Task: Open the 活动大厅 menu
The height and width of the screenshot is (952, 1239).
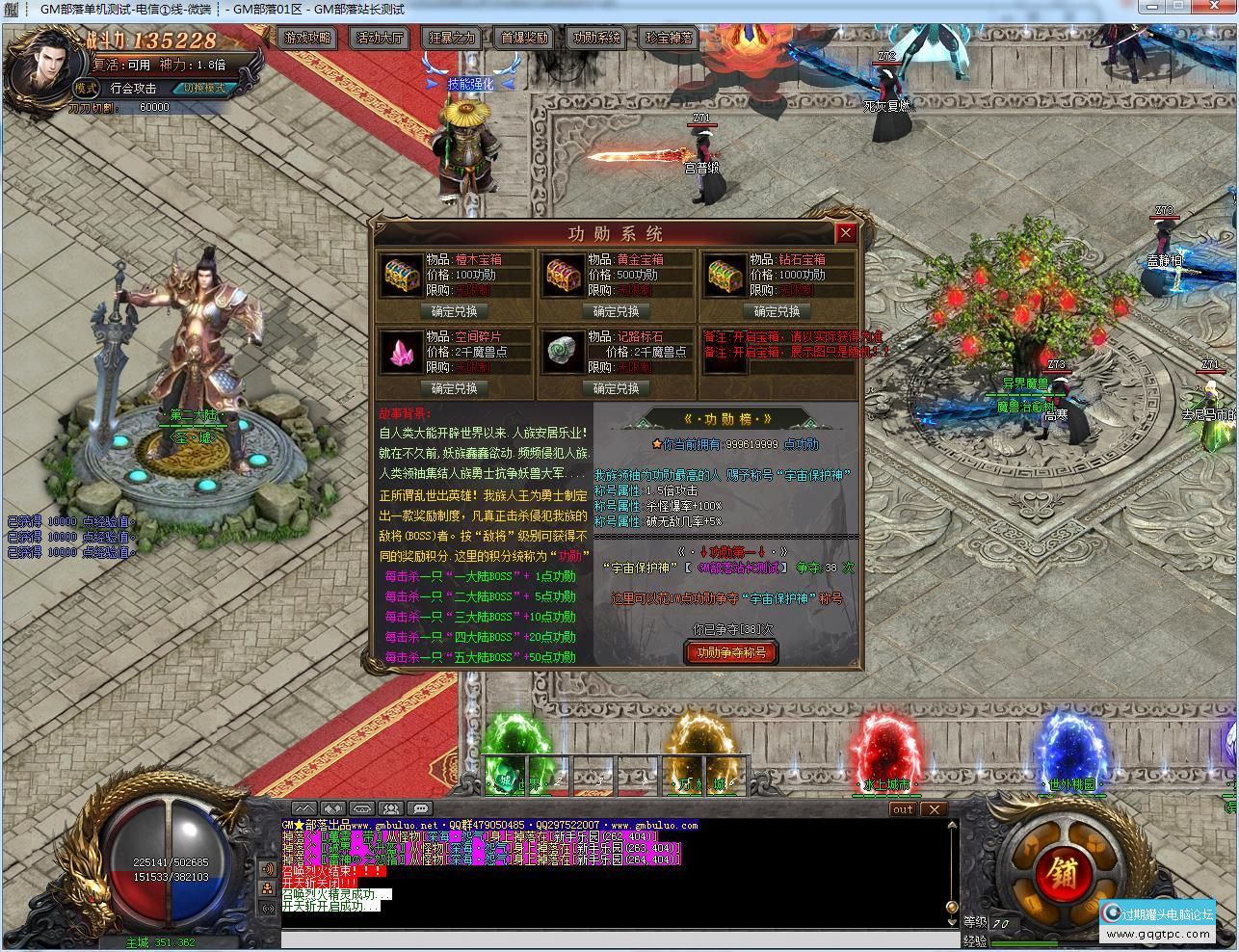Action: click(x=380, y=39)
